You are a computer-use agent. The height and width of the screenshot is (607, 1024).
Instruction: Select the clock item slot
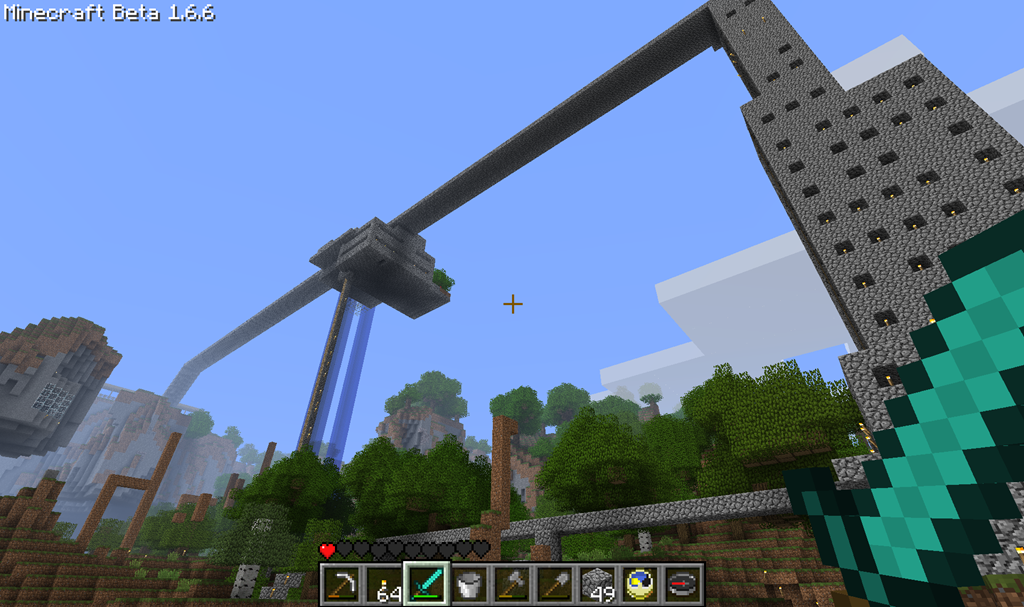tap(640, 584)
